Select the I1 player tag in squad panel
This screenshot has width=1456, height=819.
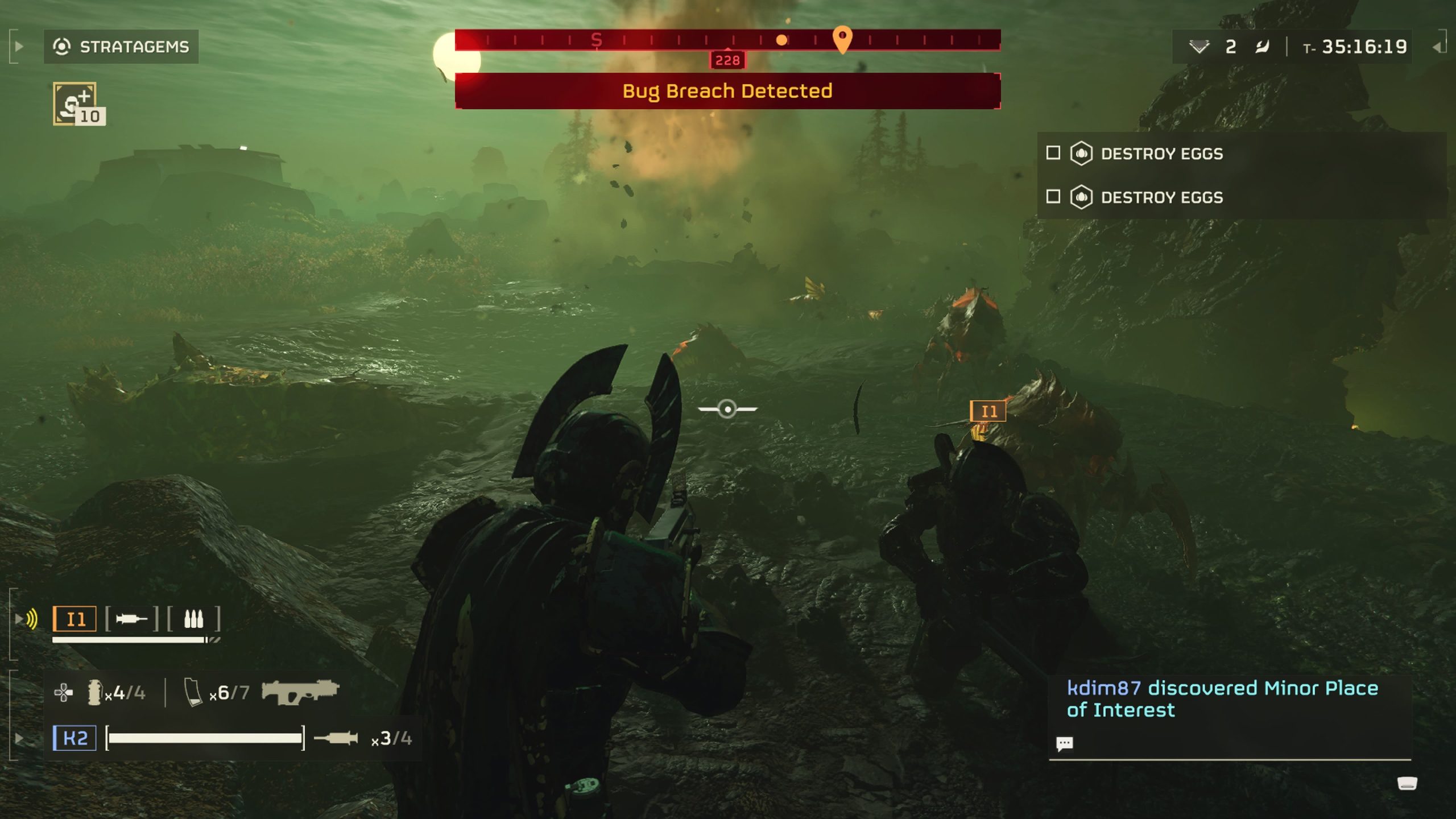tap(75, 619)
